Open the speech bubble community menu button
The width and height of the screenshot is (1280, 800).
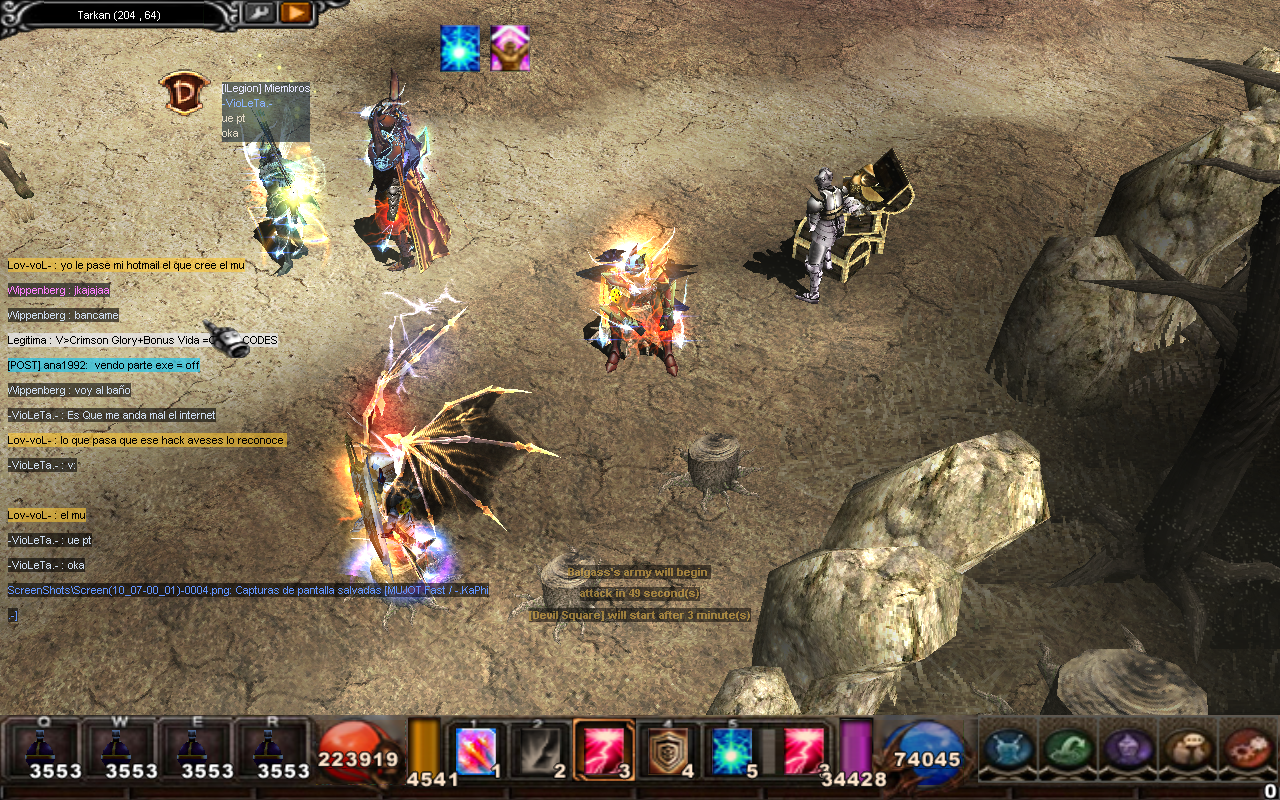point(1181,748)
